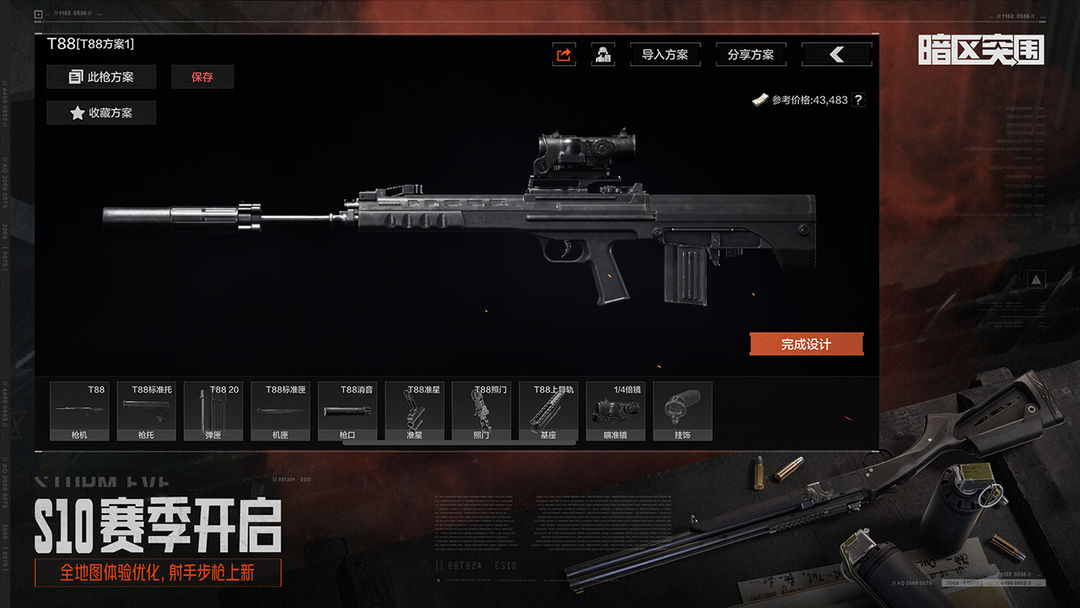The width and height of the screenshot is (1080, 608).
Task: Select the T88 20 弹匣 magazine slot
Action: (213, 411)
